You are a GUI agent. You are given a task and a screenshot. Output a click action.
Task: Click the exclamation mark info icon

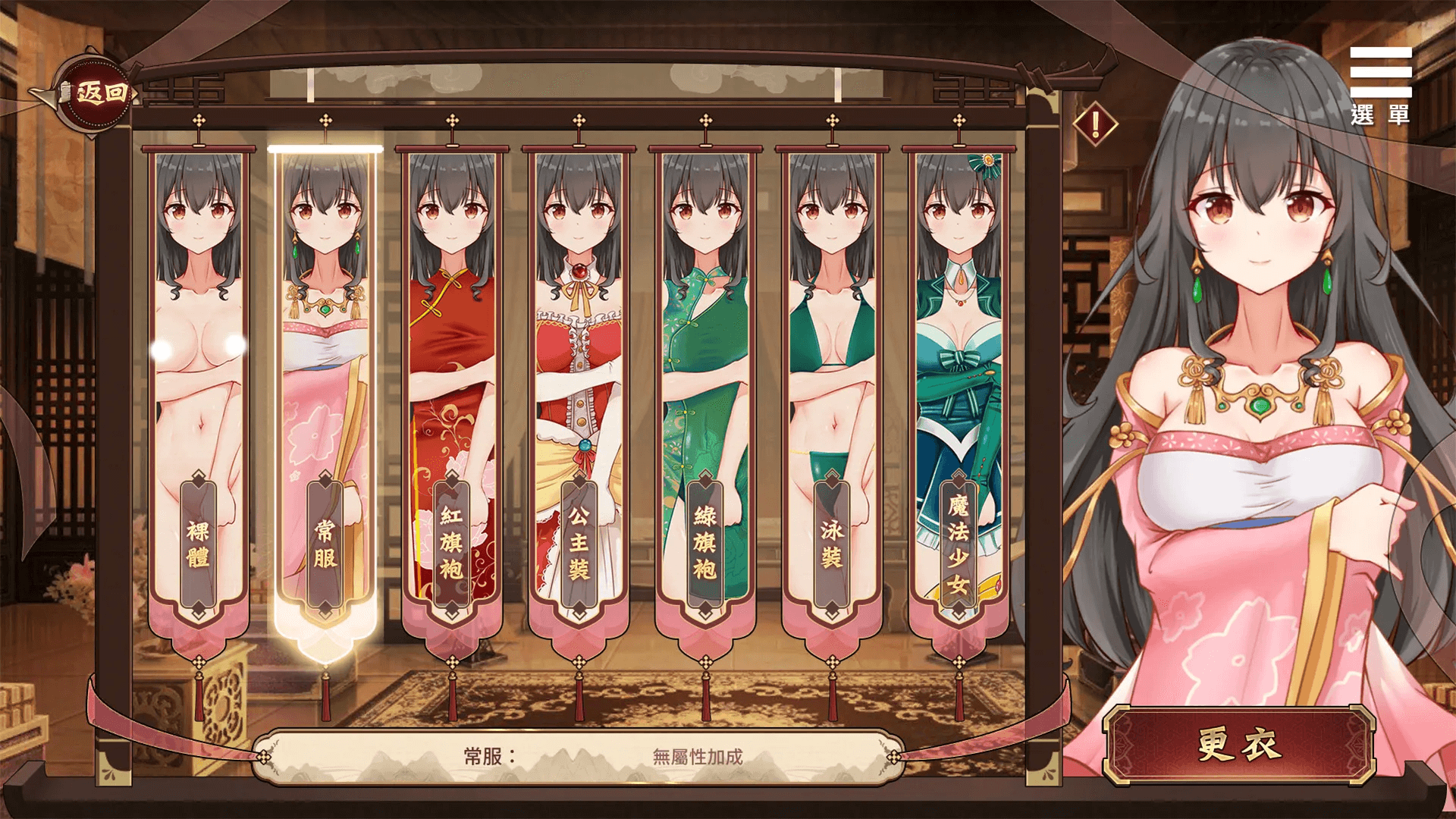pos(1095,124)
